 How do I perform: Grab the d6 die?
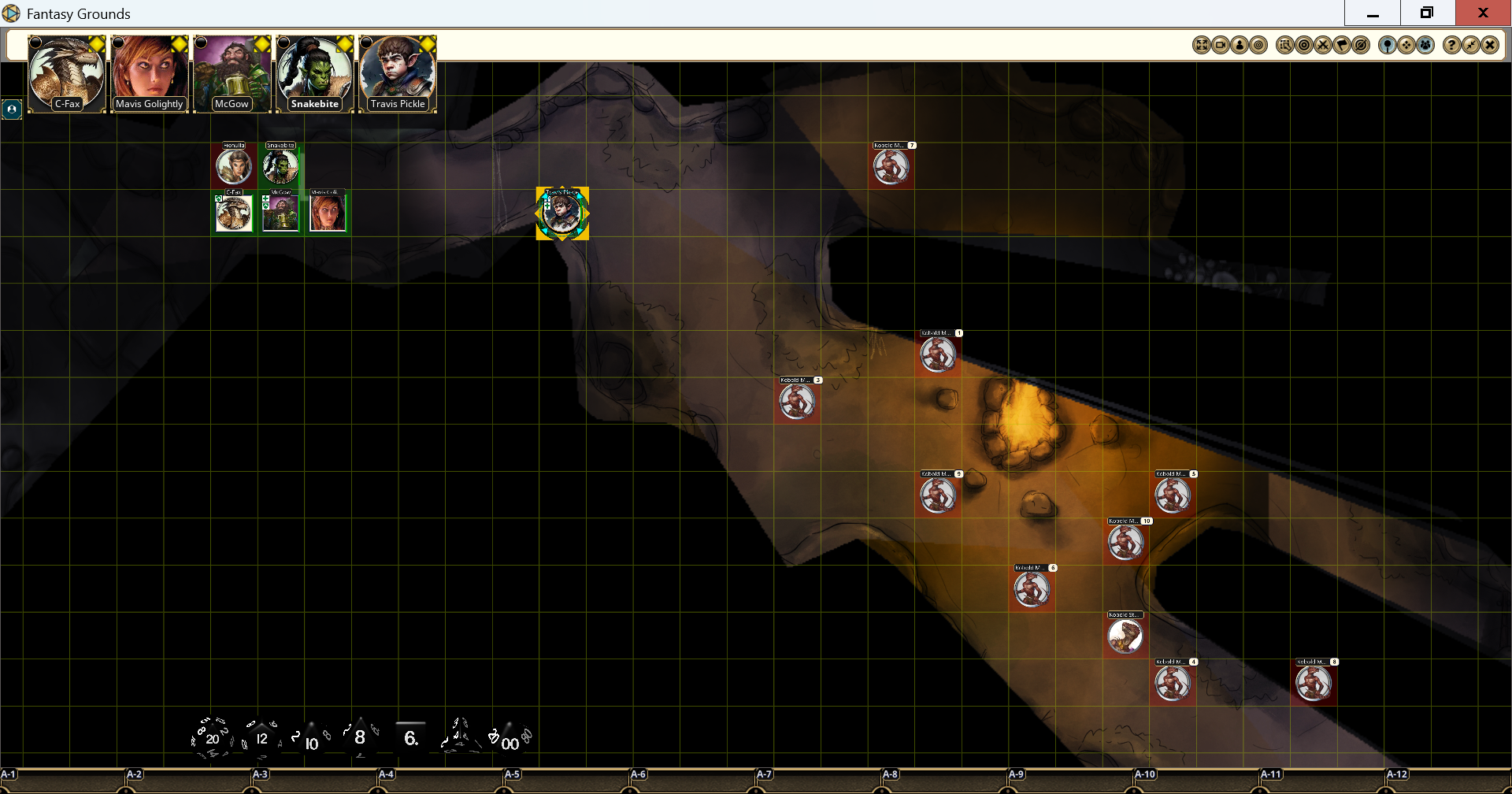410,737
